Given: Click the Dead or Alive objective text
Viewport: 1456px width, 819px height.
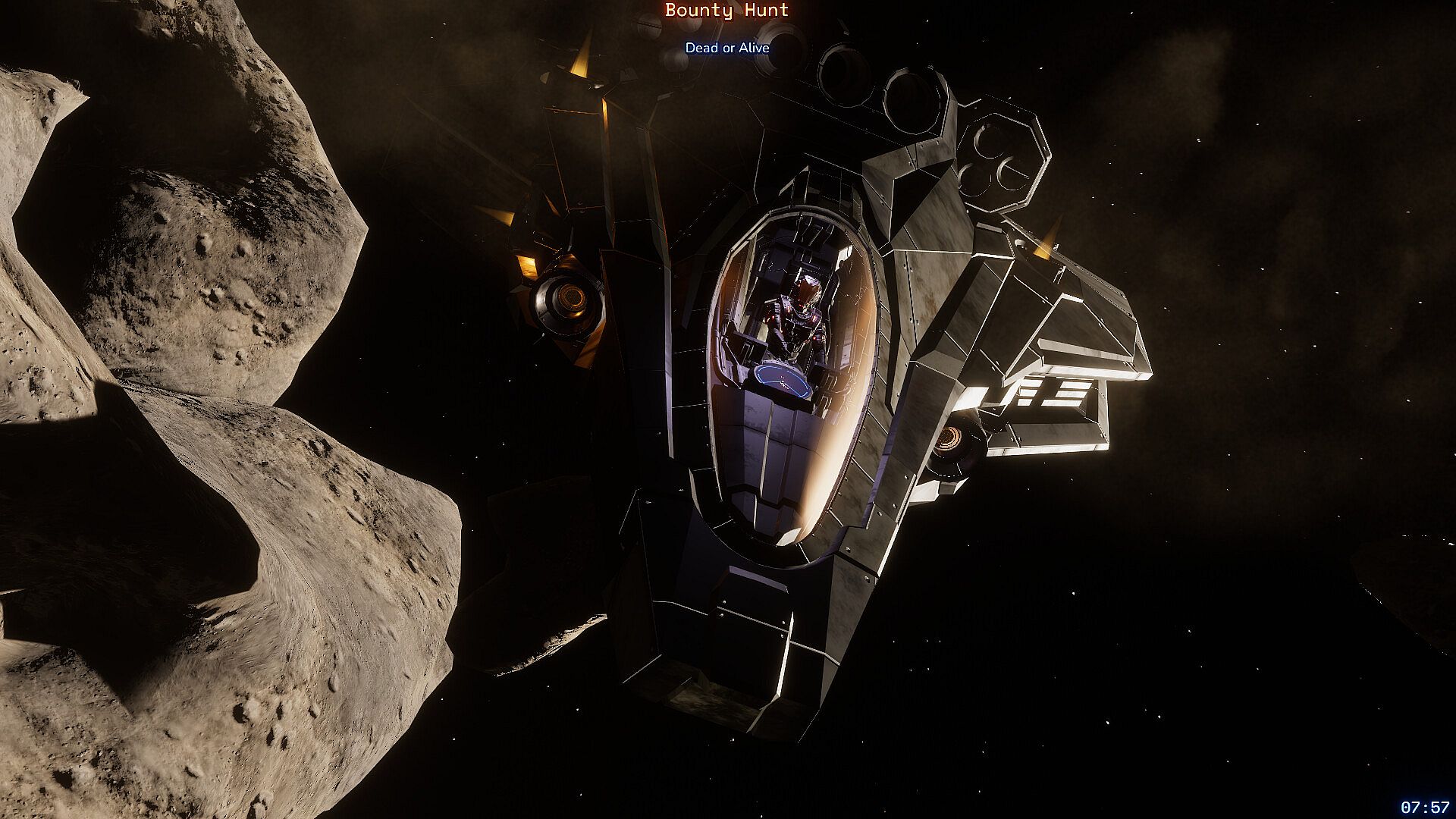Looking at the screenshot, I should point(727,48).
